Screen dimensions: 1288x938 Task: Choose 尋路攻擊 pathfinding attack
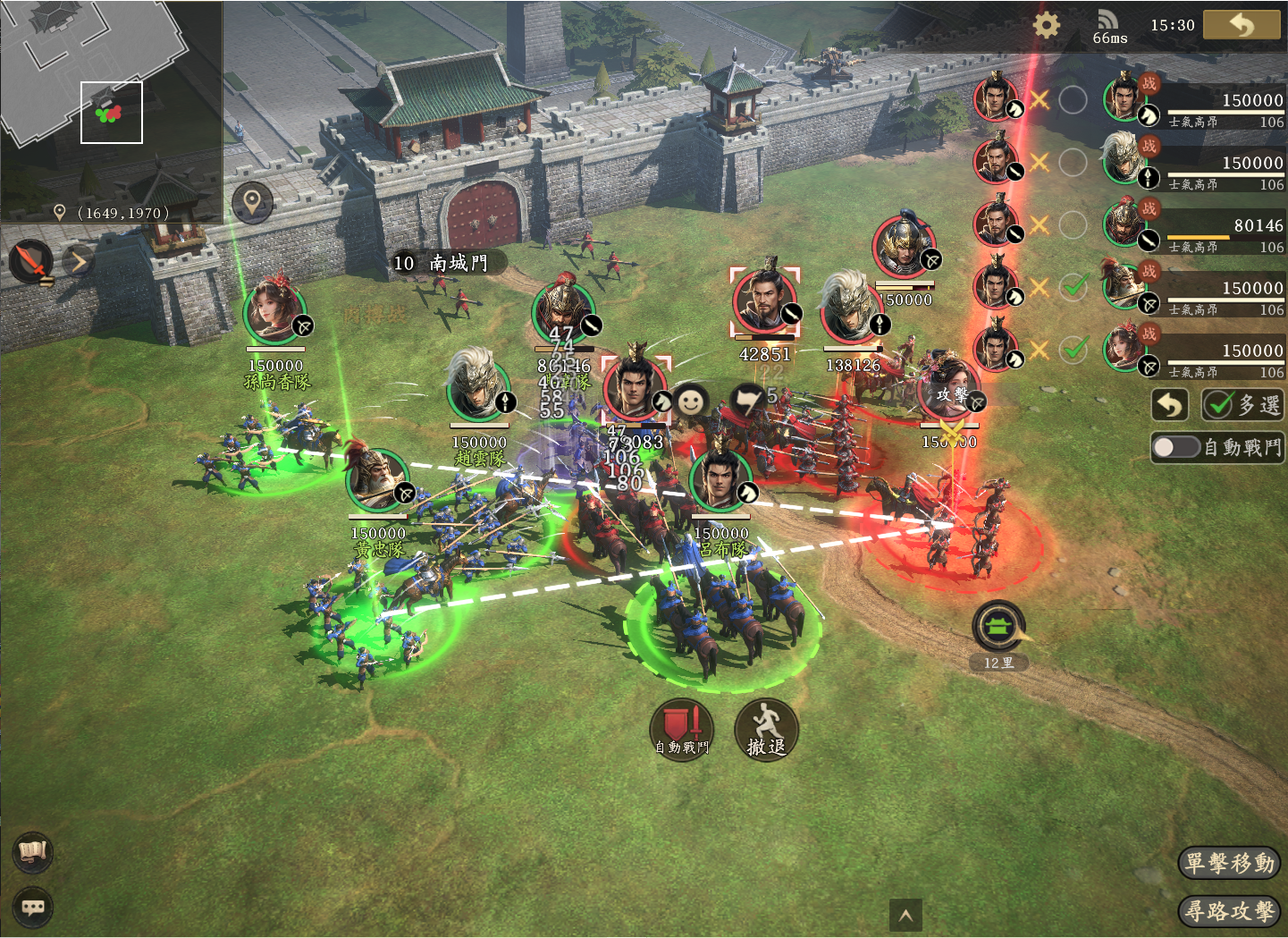pyautogui.click(x=1229, y=911)
